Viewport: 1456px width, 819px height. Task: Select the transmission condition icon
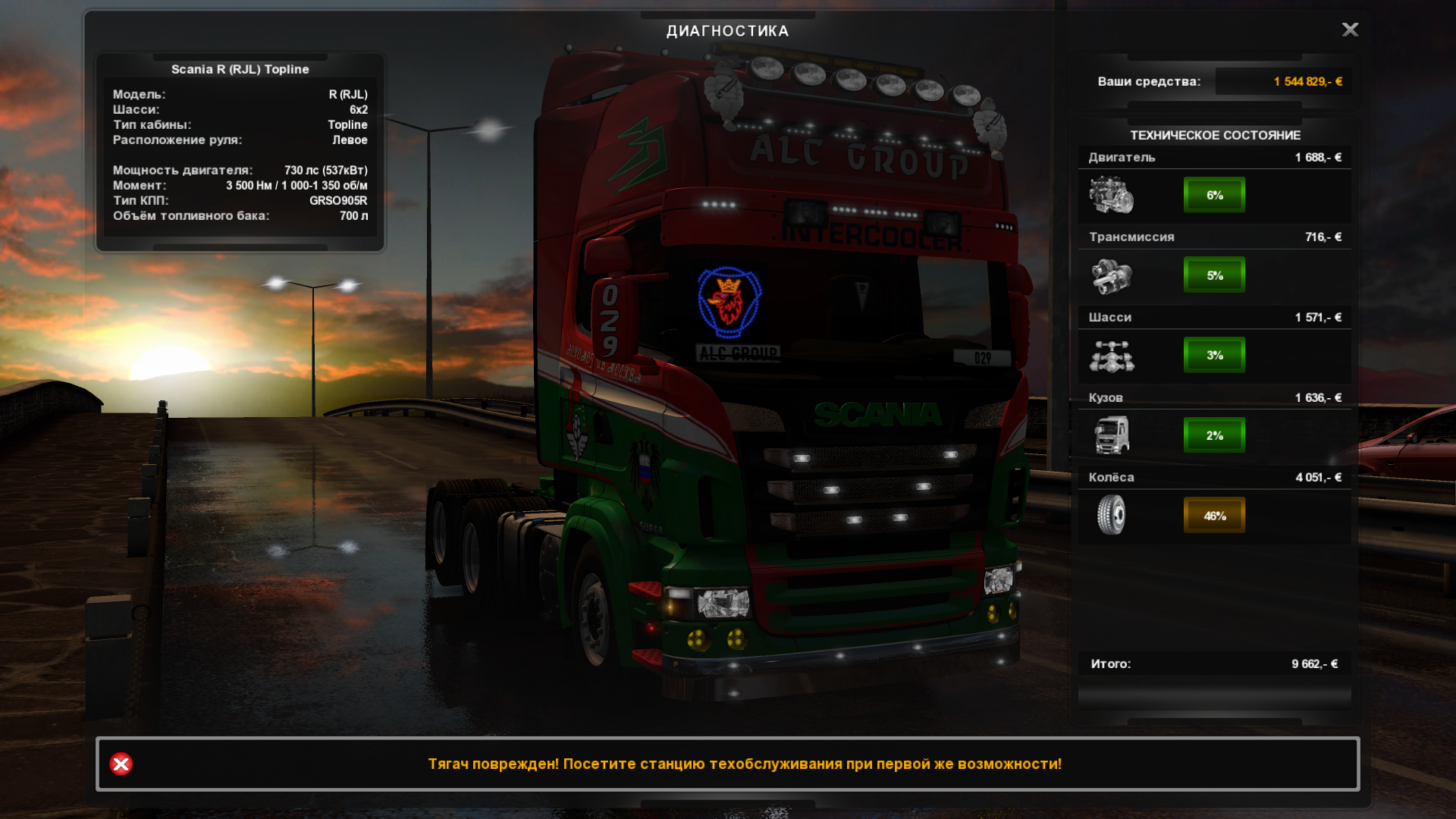(x=1112, y=276)
